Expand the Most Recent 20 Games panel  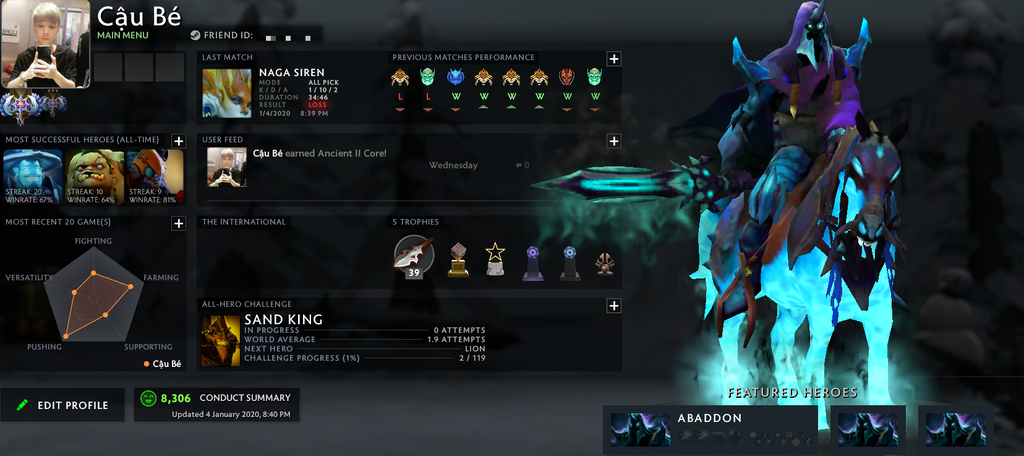[x=178, y=223]
